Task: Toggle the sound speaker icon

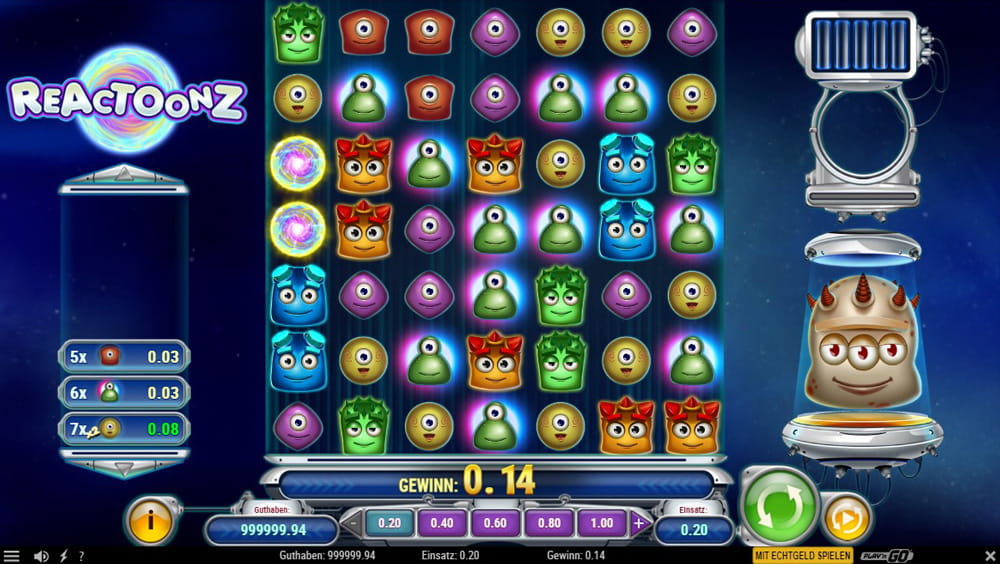Action: [x=41, y=556]
